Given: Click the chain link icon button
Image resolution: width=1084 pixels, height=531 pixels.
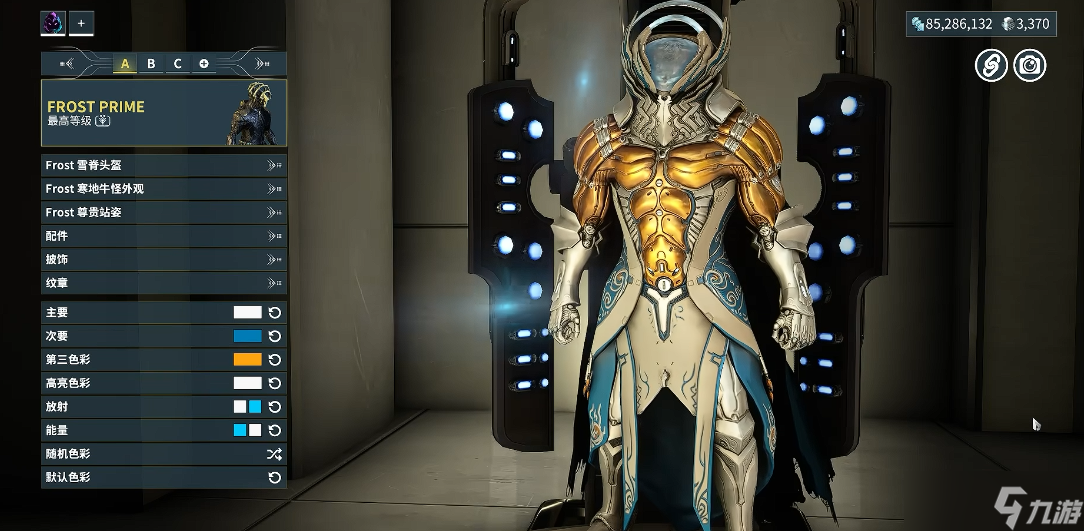Looking at the screenshot, I should click(x=990, y=66).
